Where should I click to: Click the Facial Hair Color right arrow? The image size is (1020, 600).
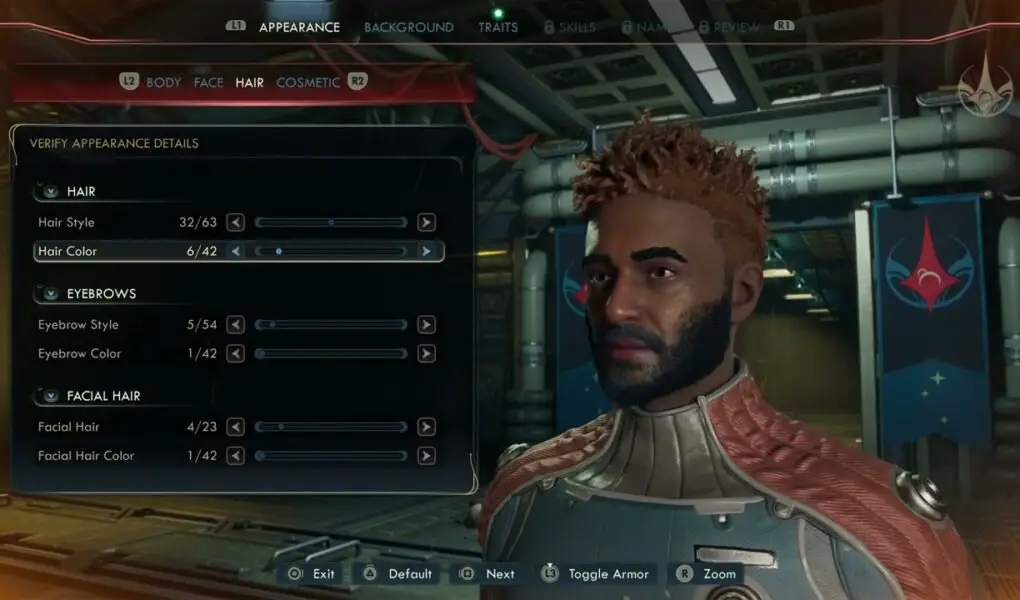[x=426, y=456]
